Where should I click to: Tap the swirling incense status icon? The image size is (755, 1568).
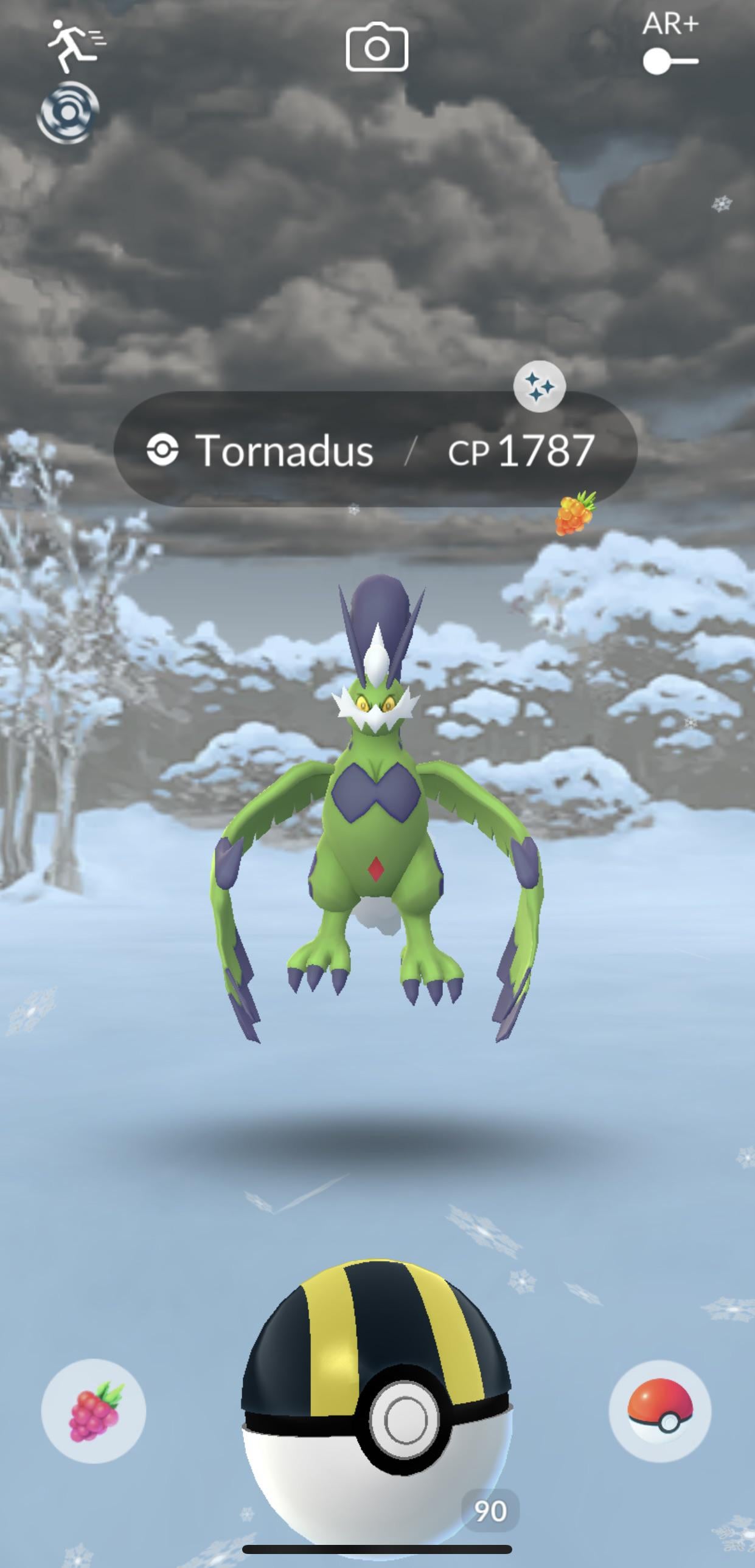point(68,113)
